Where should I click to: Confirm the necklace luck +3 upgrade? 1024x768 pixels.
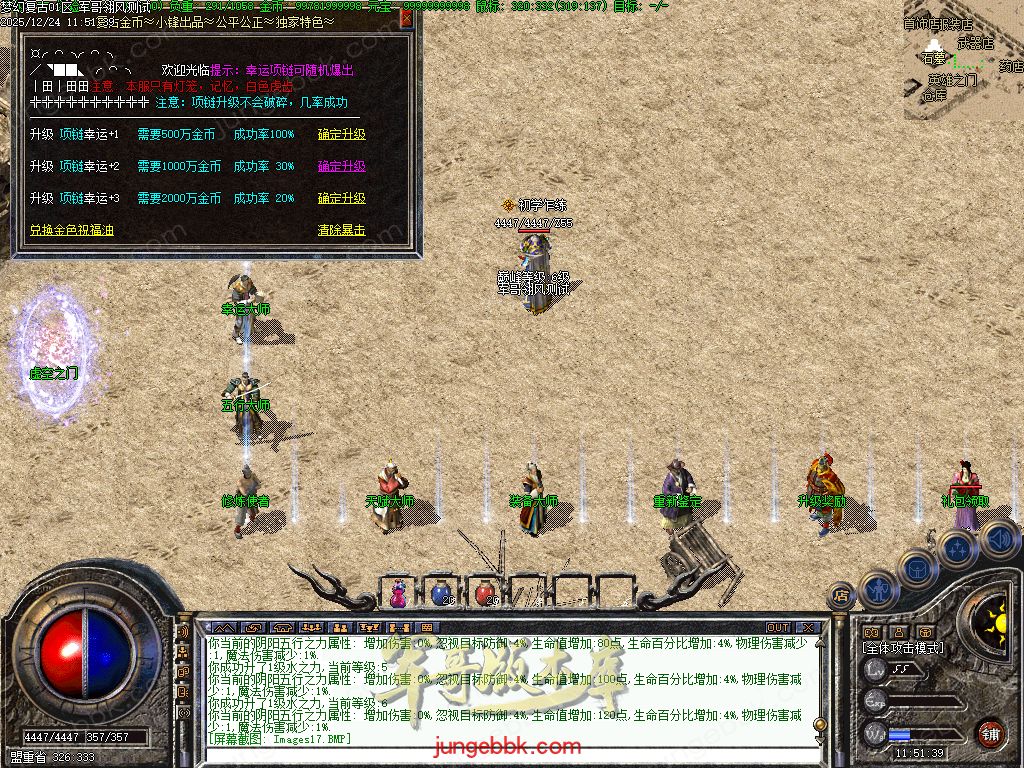coord(342,198)
